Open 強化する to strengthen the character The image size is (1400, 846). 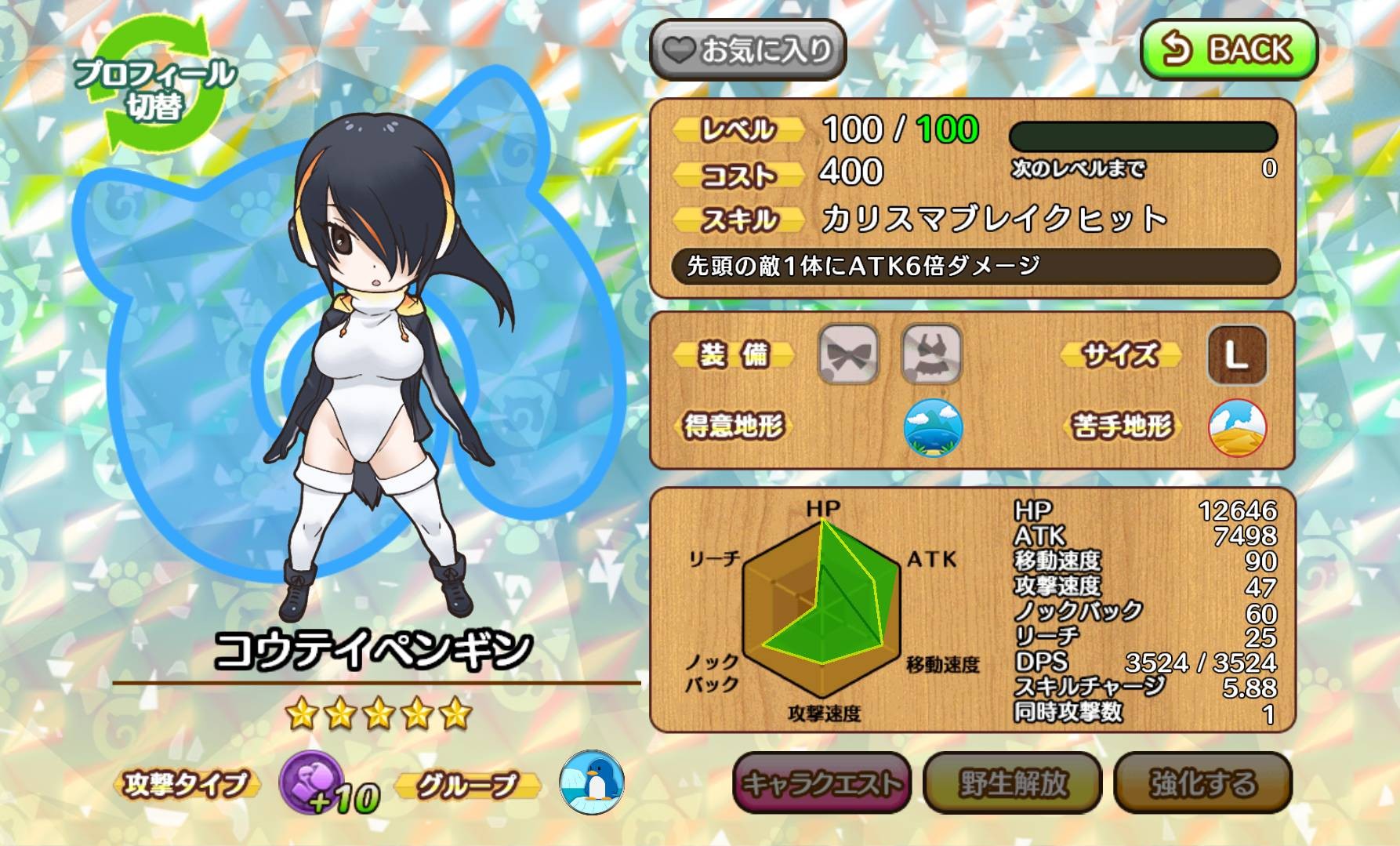click(x=1202, y=782)
